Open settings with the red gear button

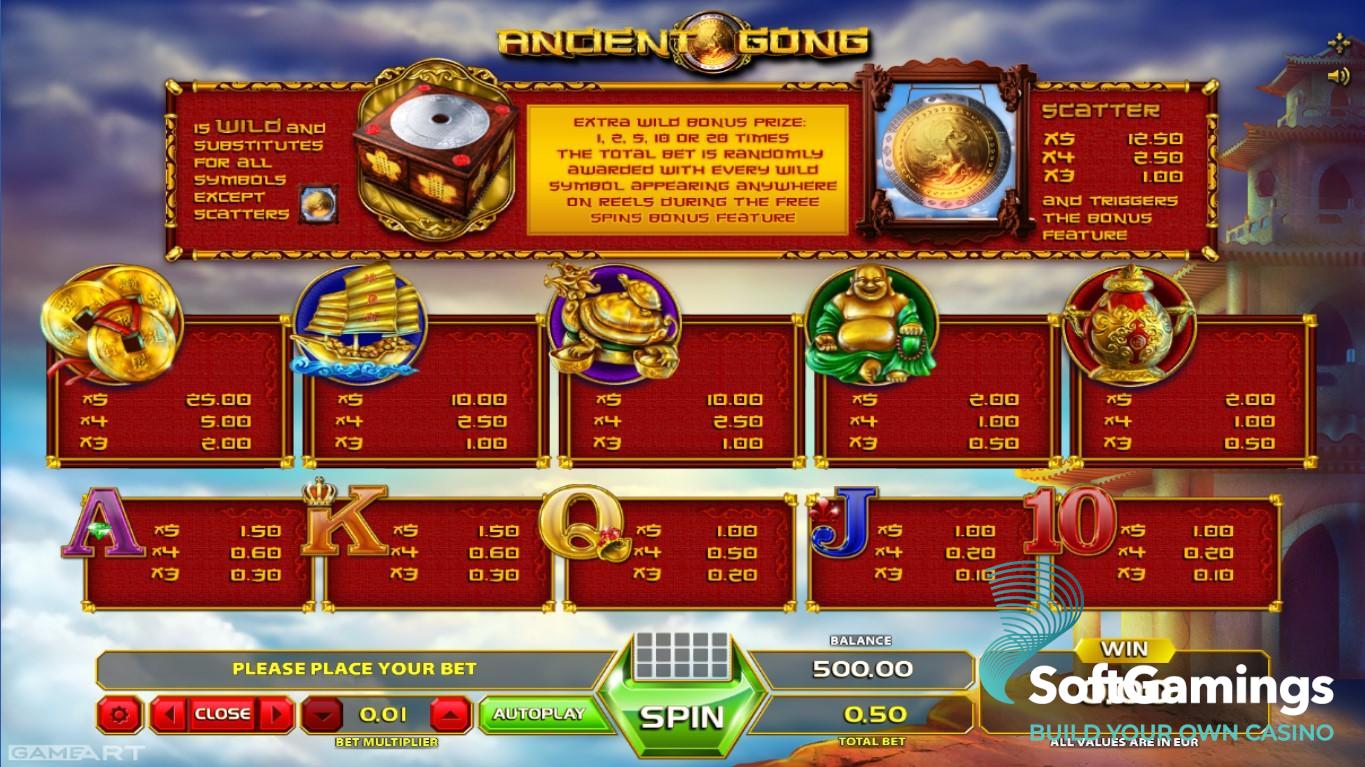click(121, 714)
